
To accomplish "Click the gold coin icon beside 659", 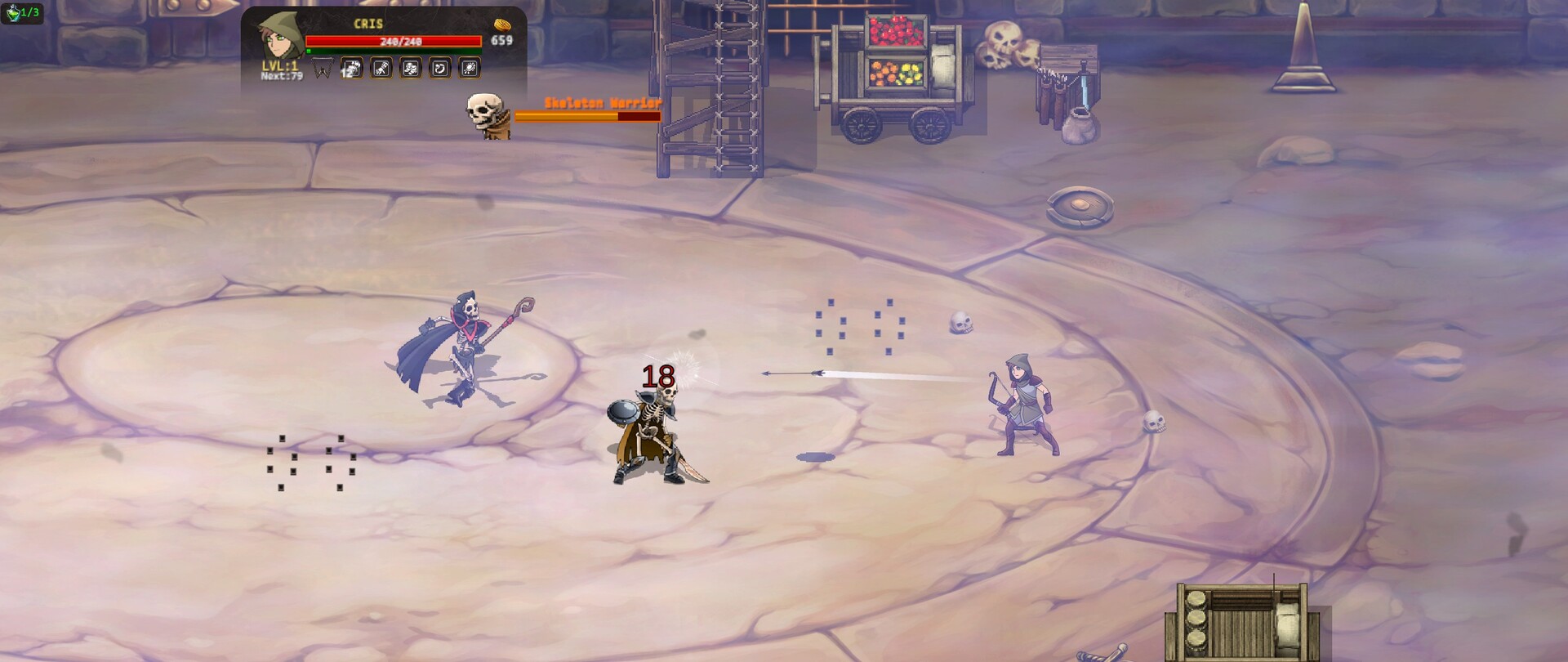I will [503, 25].
